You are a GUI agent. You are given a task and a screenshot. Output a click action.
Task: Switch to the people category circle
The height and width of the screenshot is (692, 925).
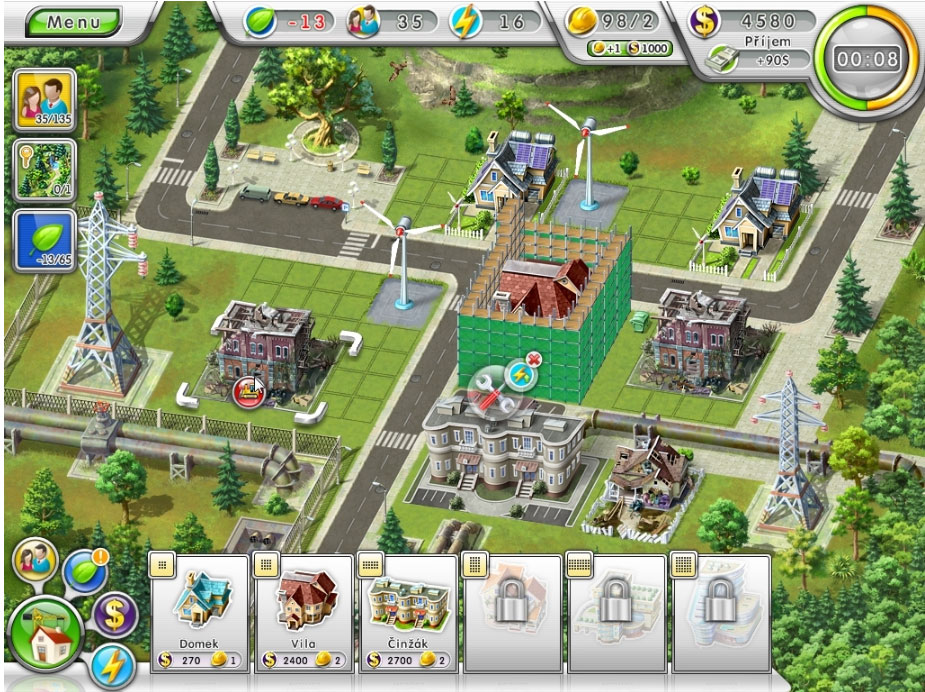(x=32, y=559)
